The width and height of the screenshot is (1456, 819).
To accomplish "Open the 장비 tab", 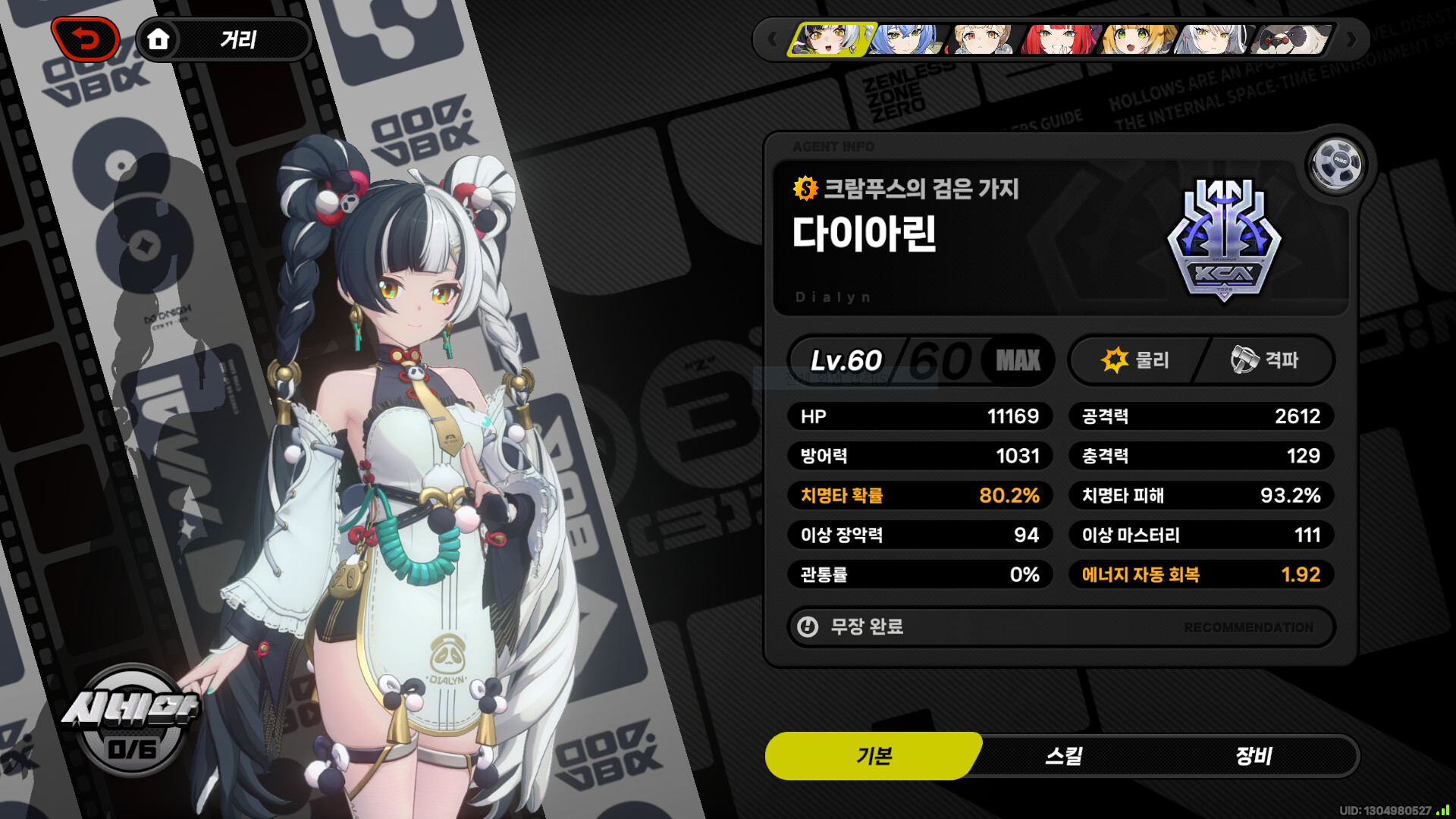I will (x=1253, y=756).
